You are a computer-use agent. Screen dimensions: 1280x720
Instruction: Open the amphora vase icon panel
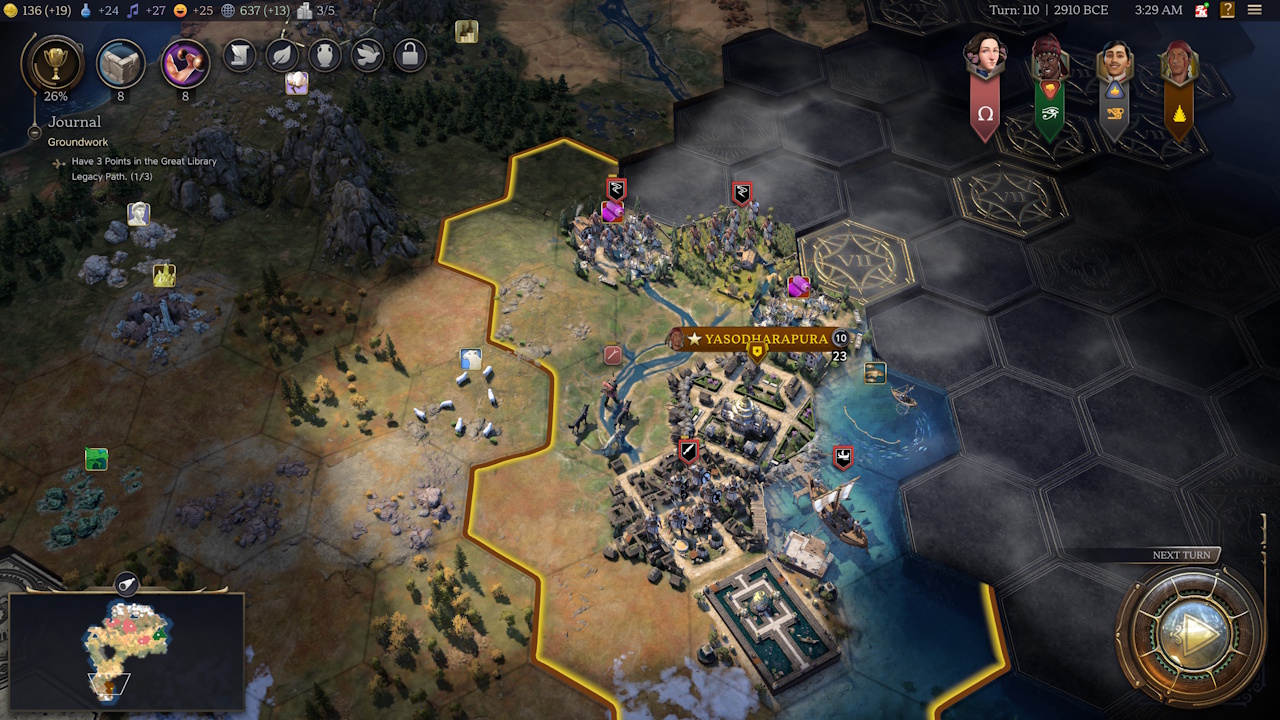pyautogui.click(x=325, y=55)
